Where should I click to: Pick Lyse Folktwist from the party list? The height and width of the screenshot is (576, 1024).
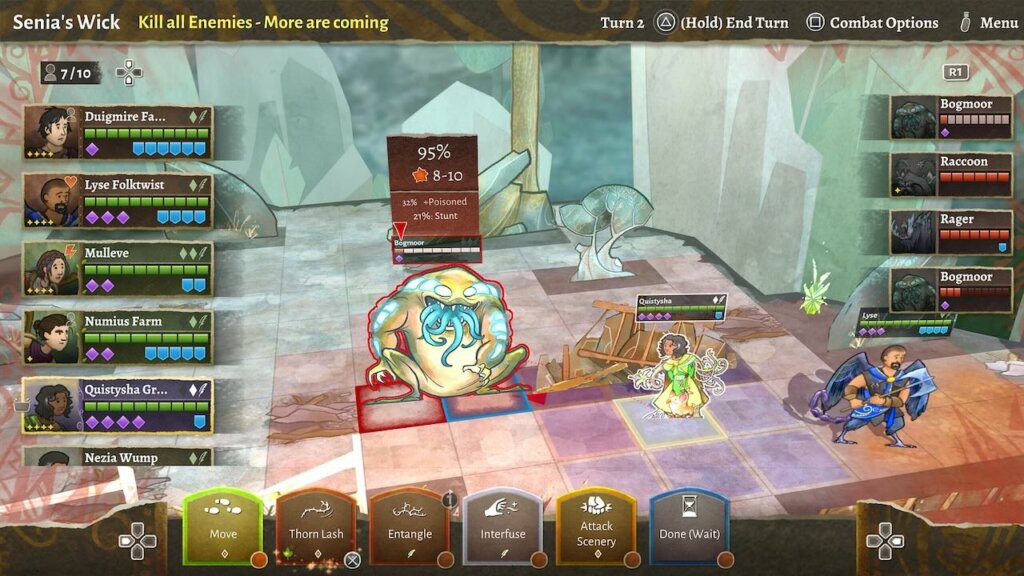(118, 200)
